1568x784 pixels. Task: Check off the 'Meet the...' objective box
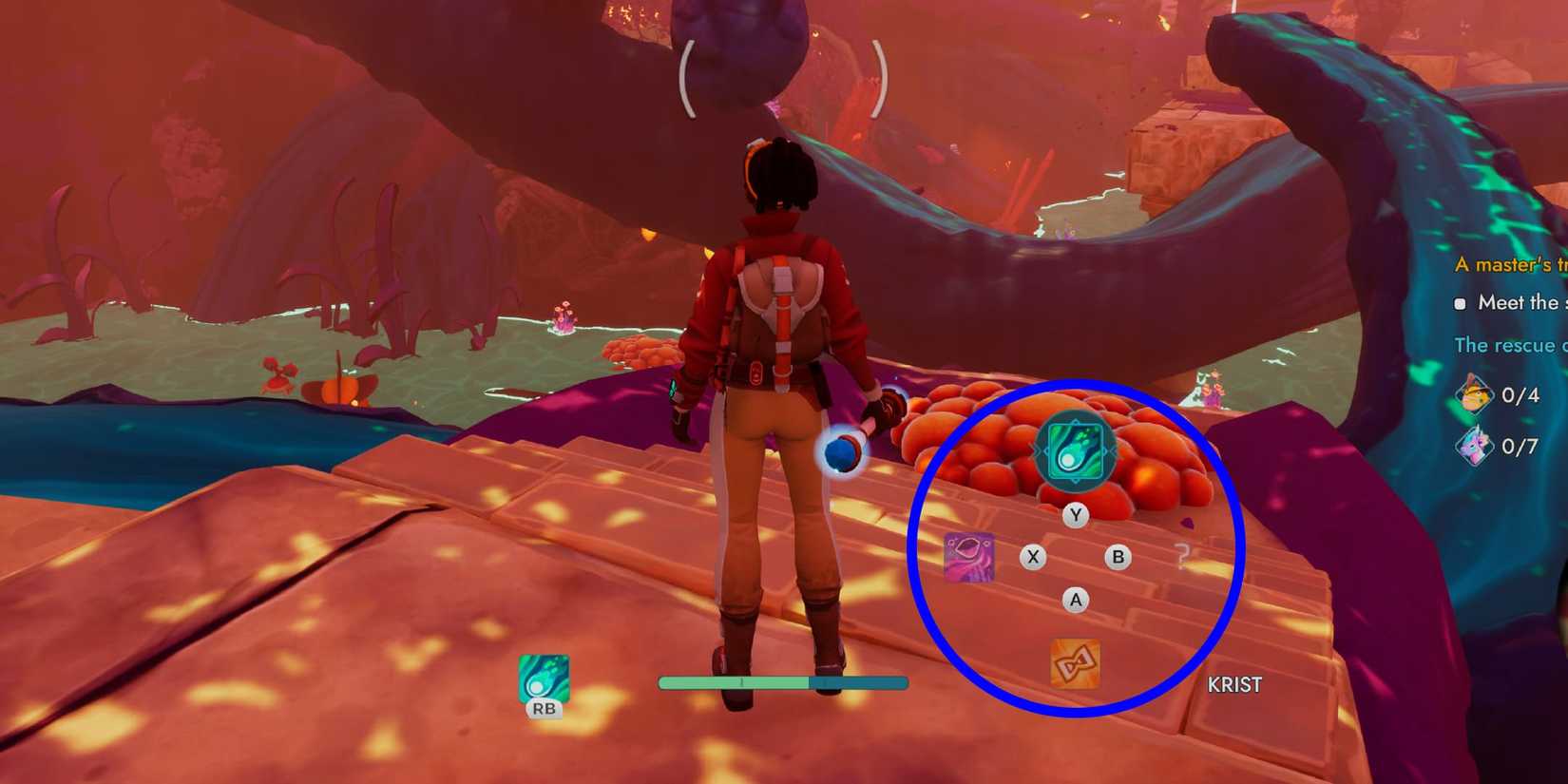tap(1461, 303)
